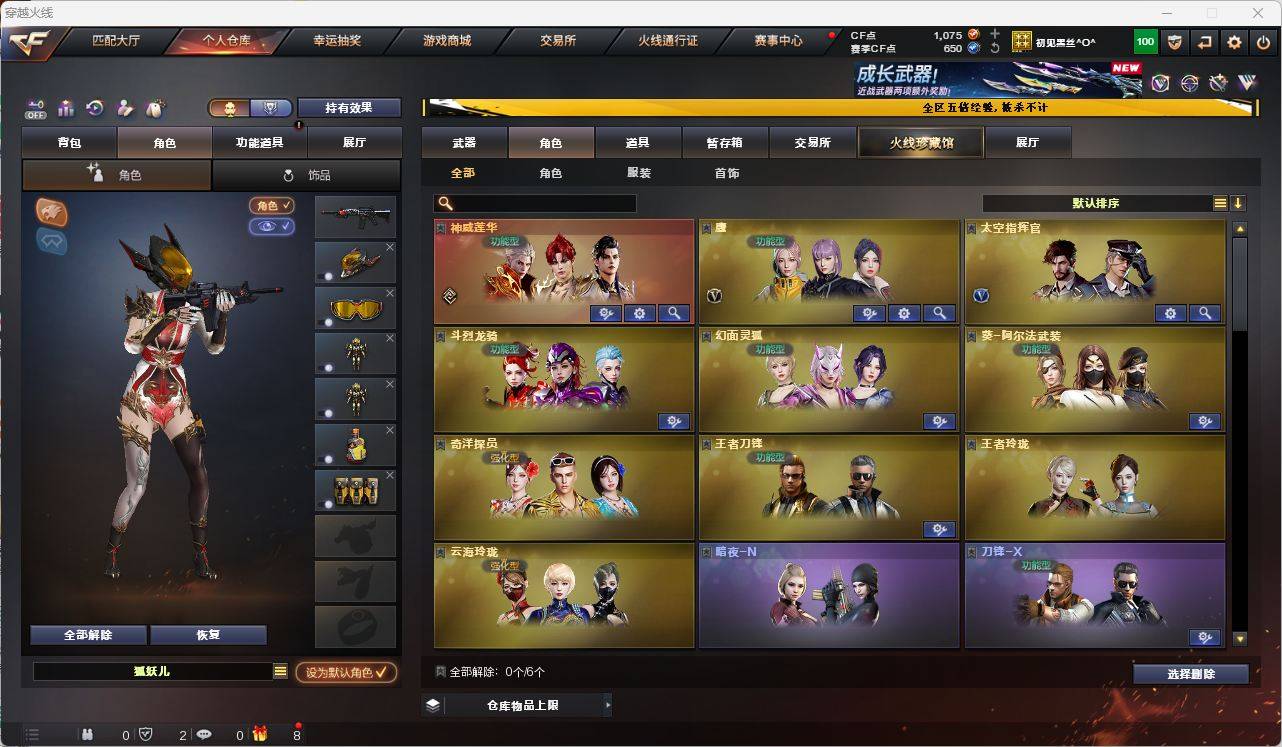Switch to the 火线珍藏馆 tab

919,142
